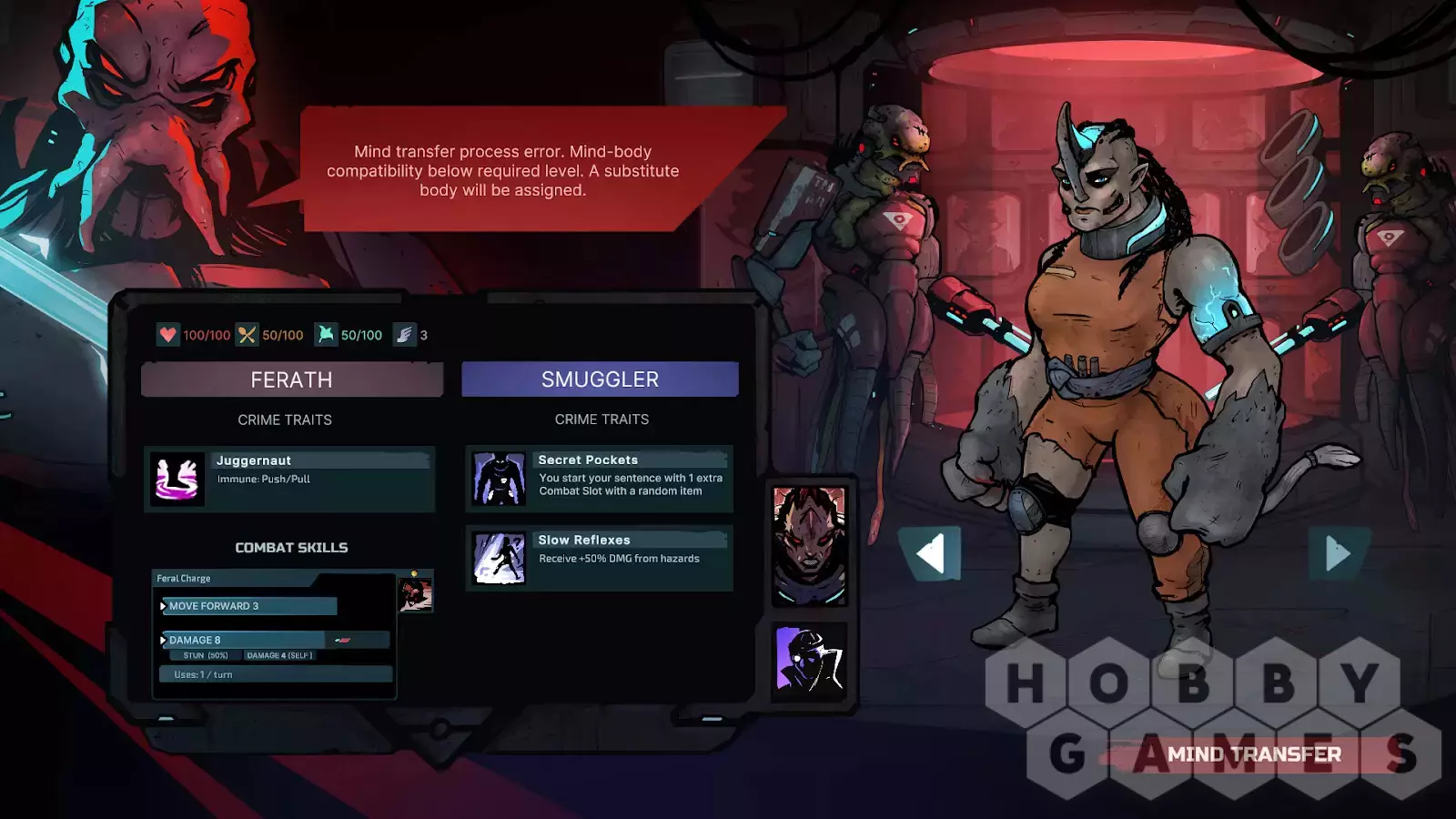Inspect the Juggernaut crime trait
The width and height of the screenshot is (1456, 819).
tap(289, 479)
